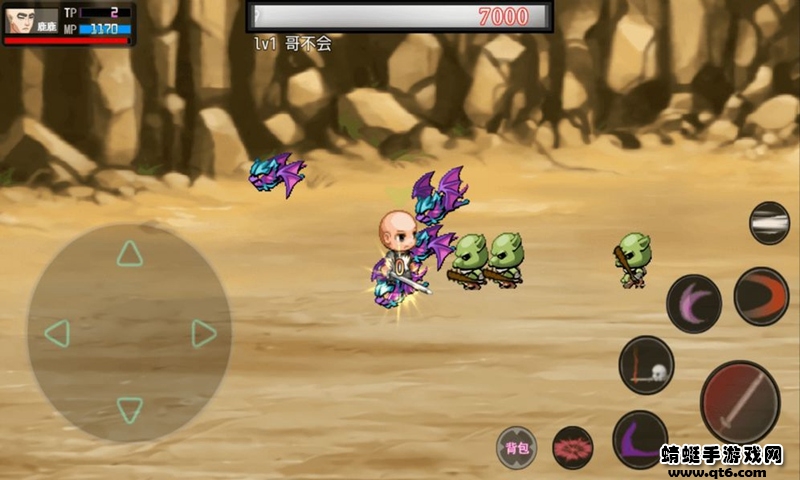
Task: Tap the d-pad left arrow
Action: (57, 333)
